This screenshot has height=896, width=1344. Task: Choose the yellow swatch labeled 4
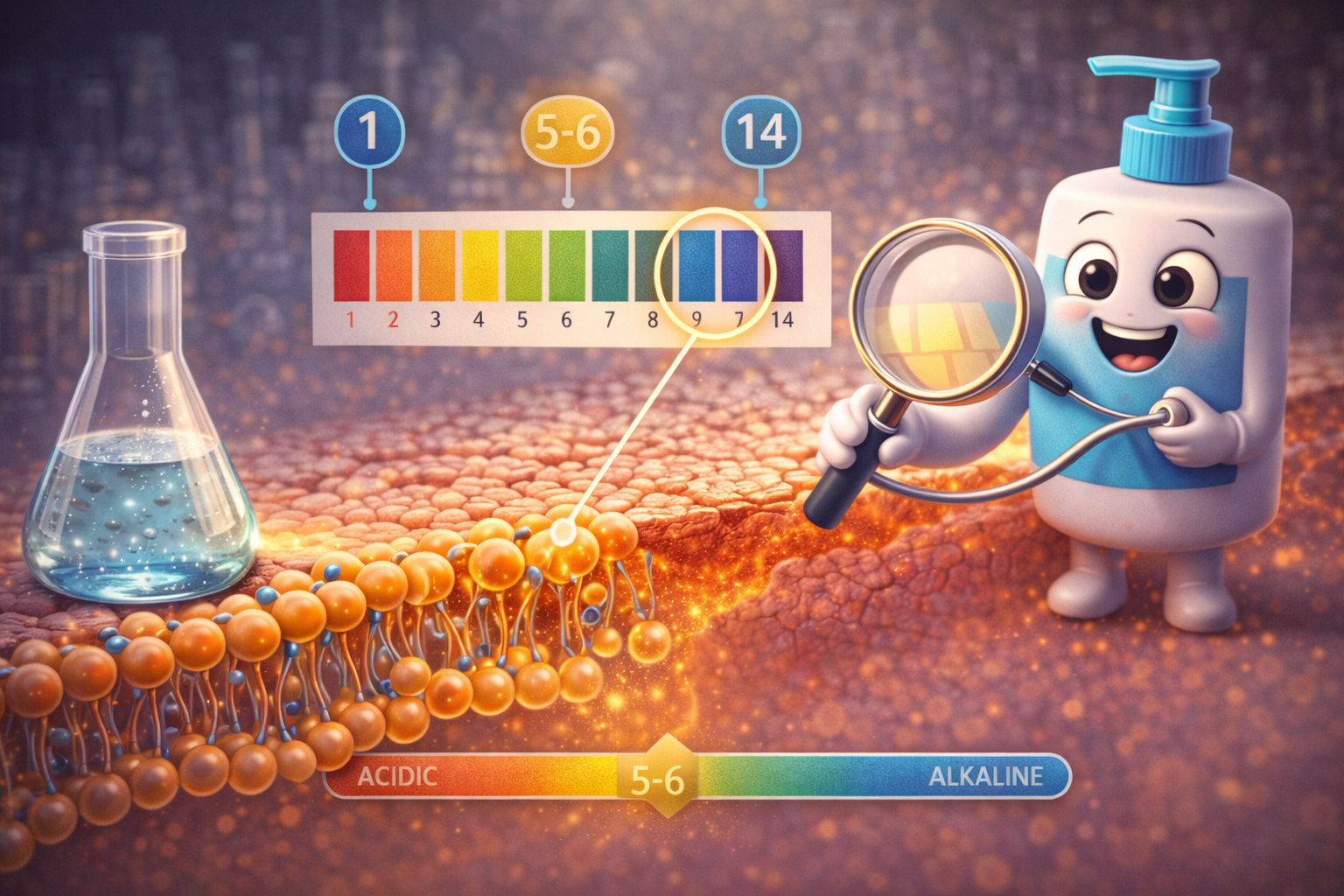coord(479,265)
